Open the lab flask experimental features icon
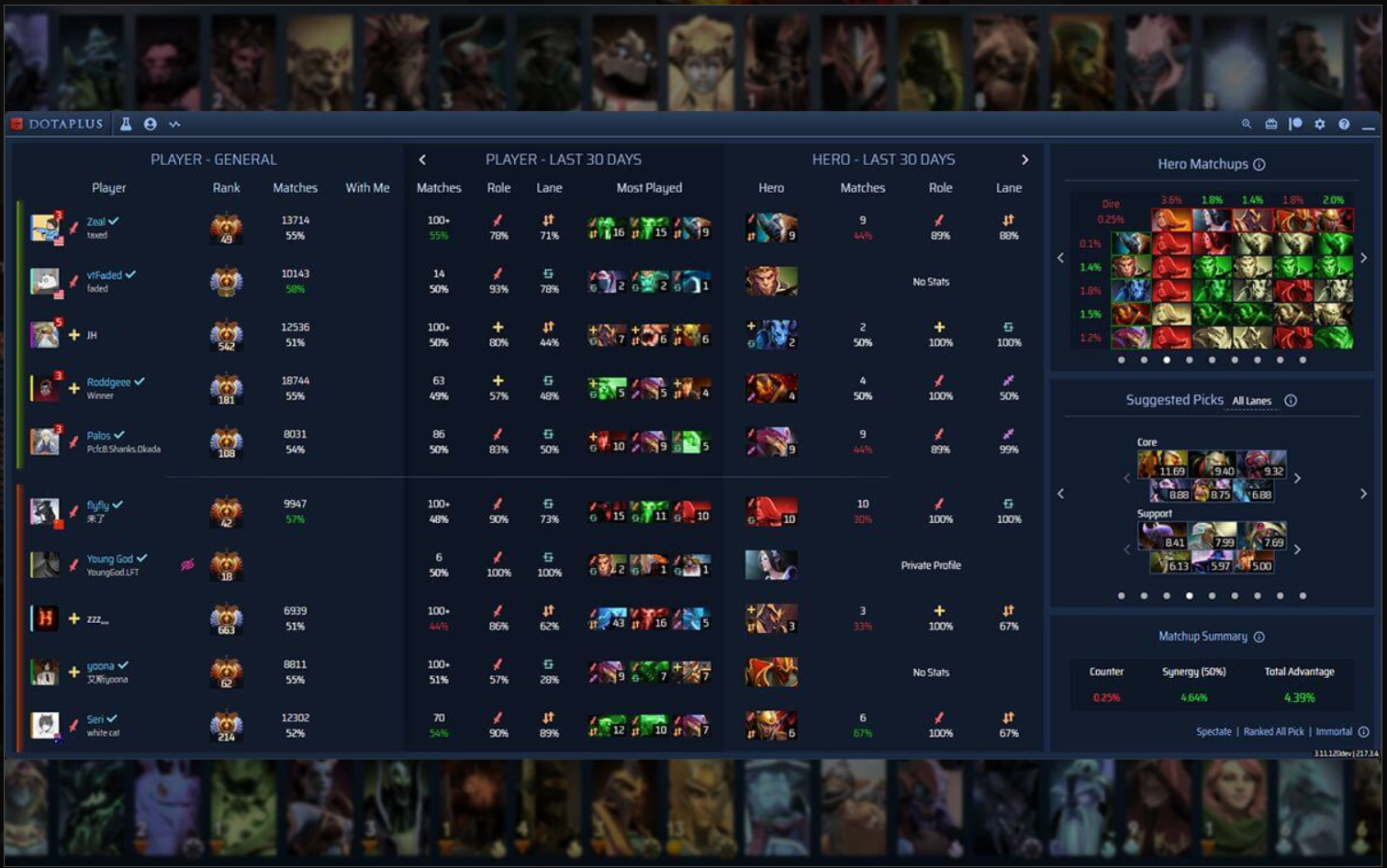 click(x=126, y=123)
